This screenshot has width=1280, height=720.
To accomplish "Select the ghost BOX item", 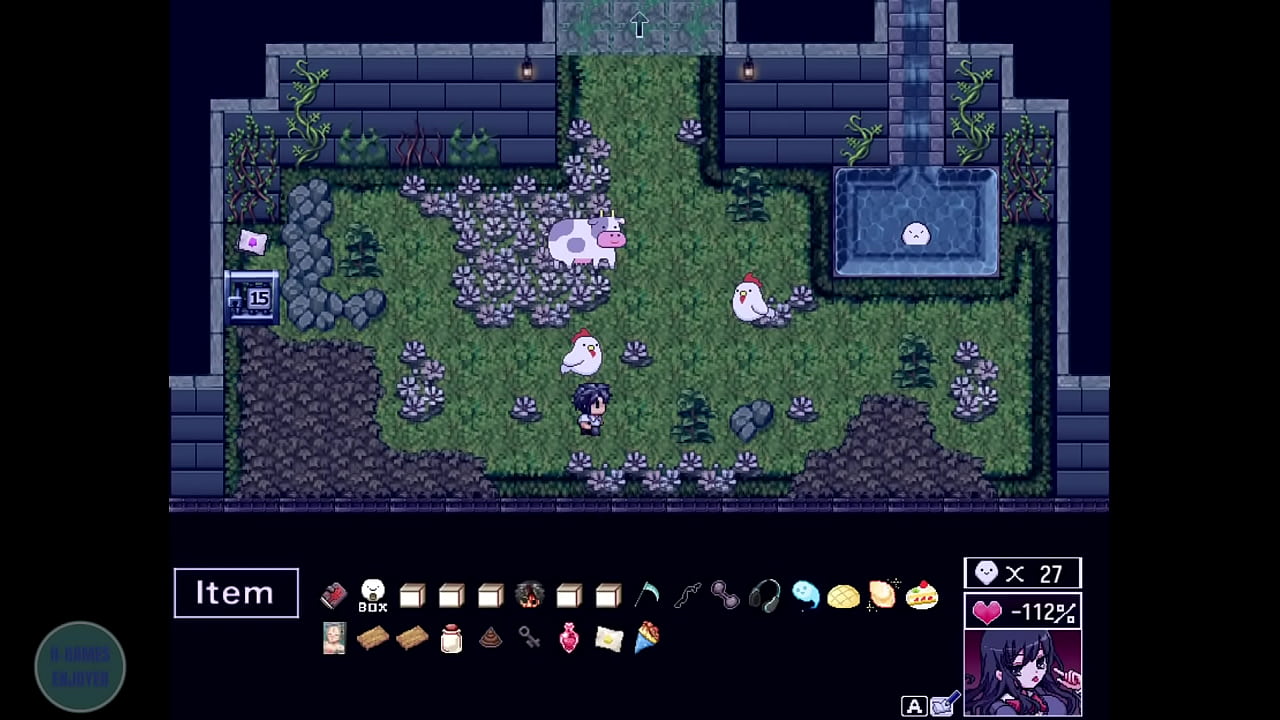I will tap(373, 595).
